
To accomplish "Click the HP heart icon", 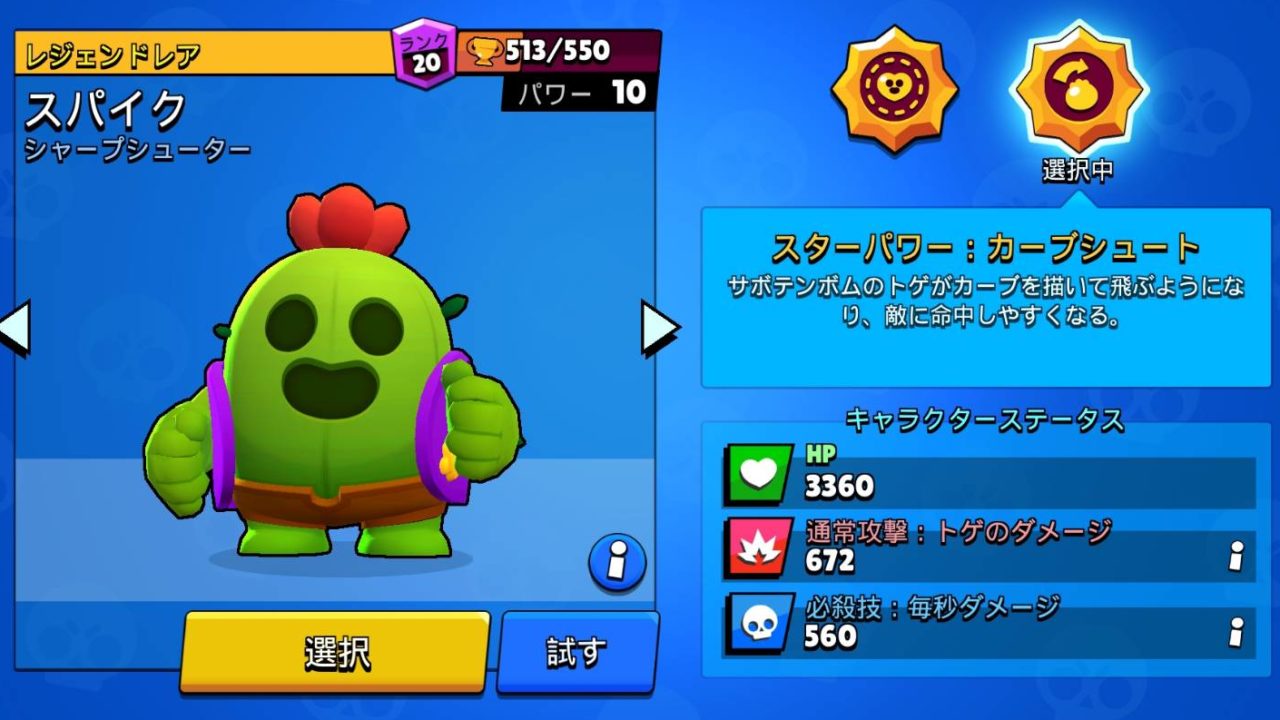I will point(757,470).
